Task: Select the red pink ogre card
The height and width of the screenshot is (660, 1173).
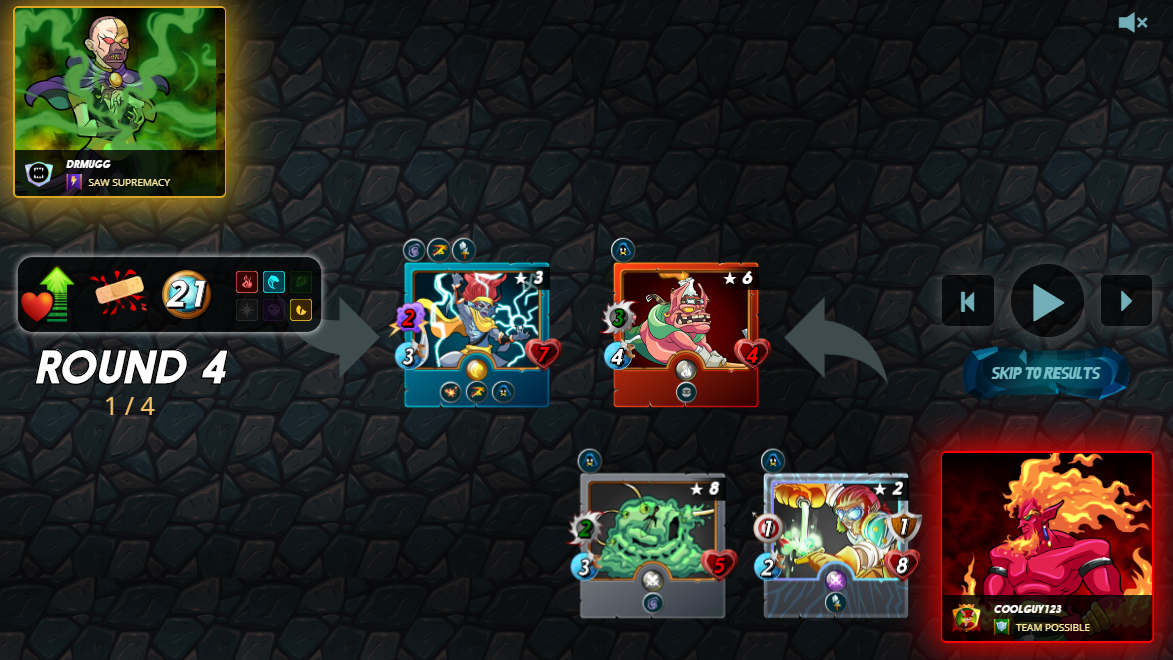Action: [x=685, y=334]
